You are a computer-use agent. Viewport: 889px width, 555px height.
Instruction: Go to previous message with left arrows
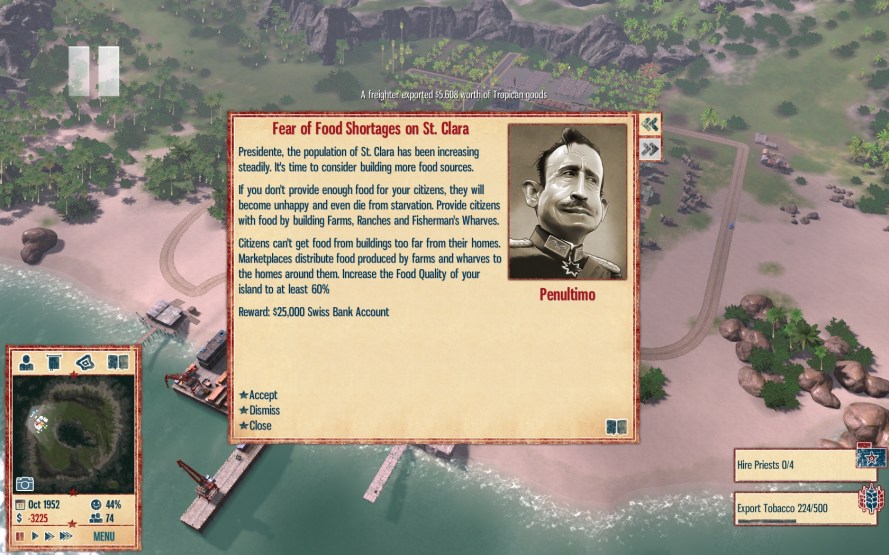[650, 123]
